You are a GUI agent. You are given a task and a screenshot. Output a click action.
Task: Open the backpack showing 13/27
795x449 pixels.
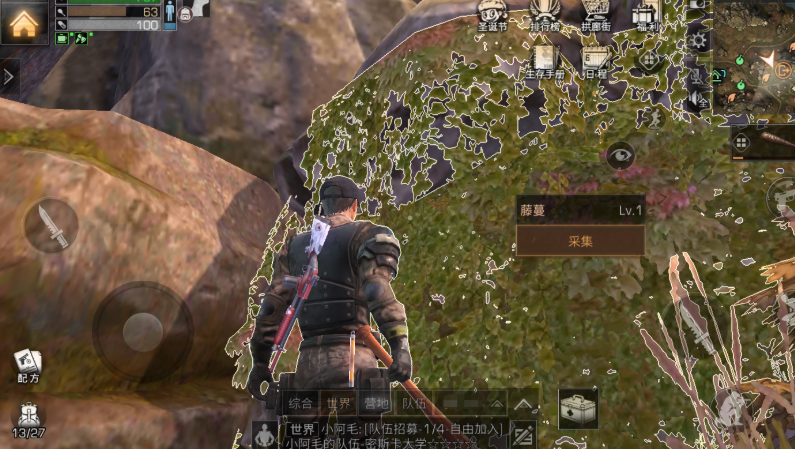click(x=28, y=419)
